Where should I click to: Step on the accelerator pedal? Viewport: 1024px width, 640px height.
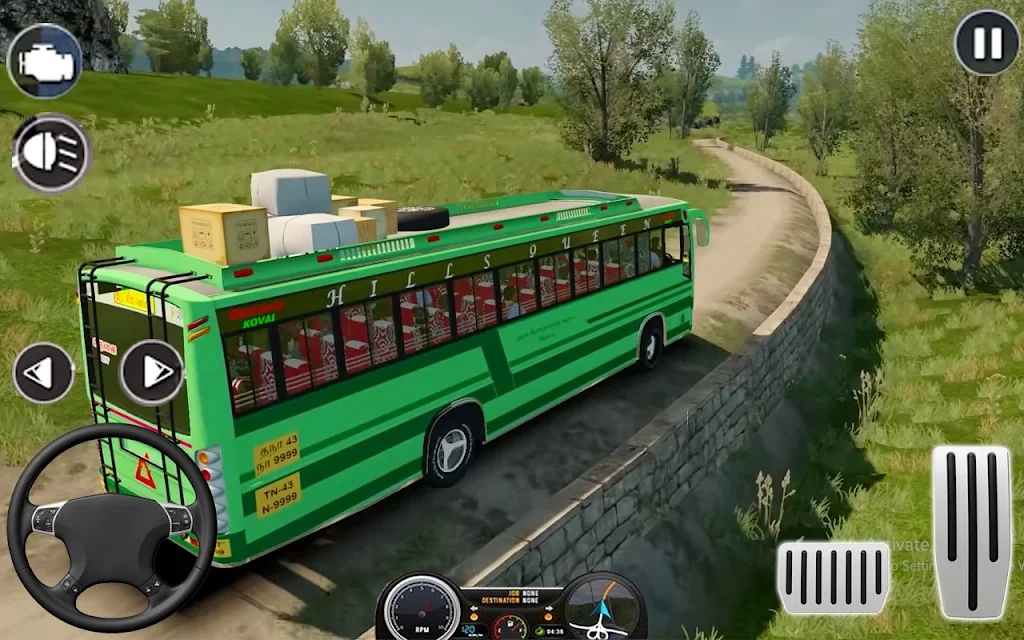(x=970, y=532)
